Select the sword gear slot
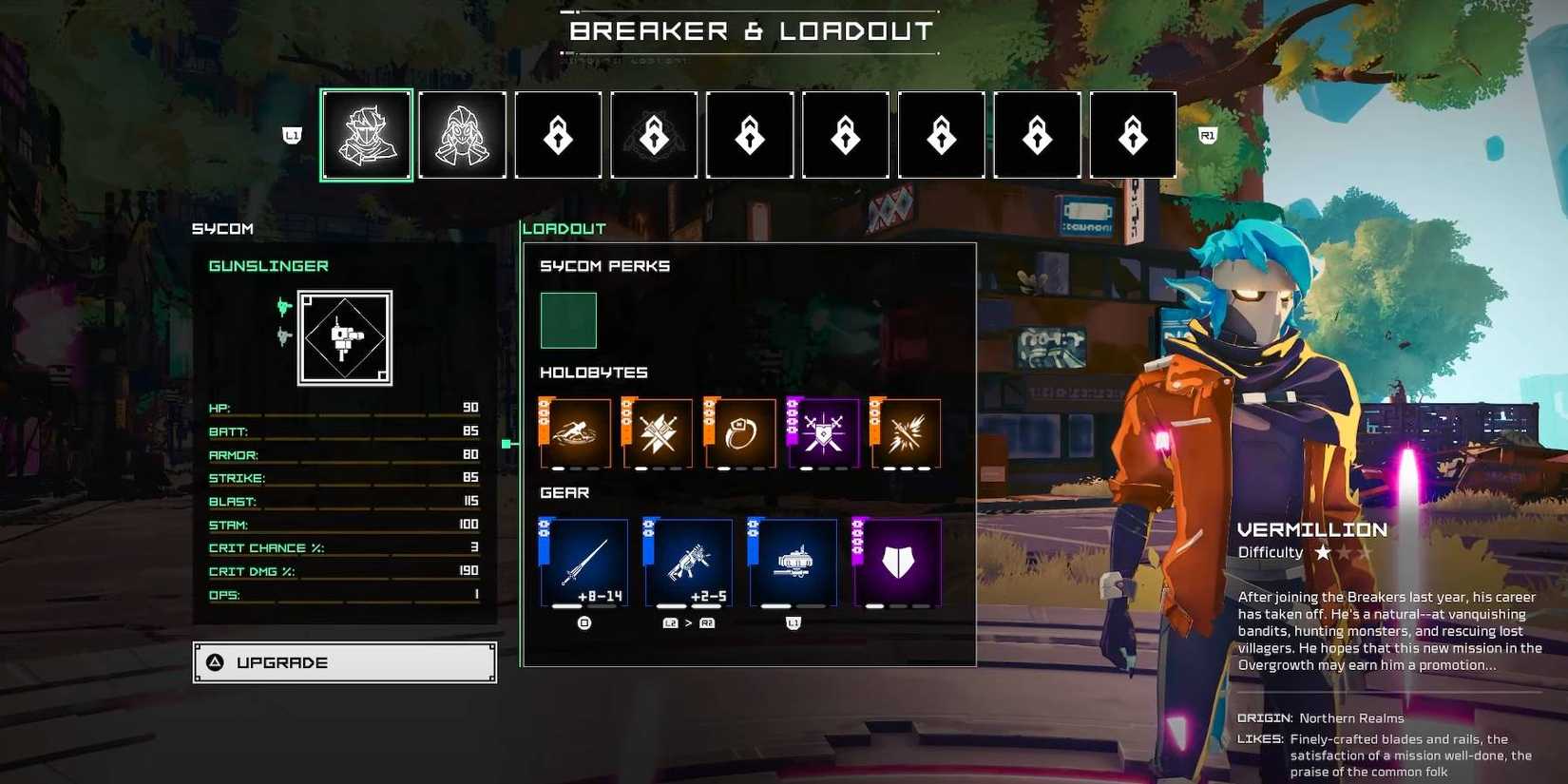The image size is (1568, 784). (584, 563)
